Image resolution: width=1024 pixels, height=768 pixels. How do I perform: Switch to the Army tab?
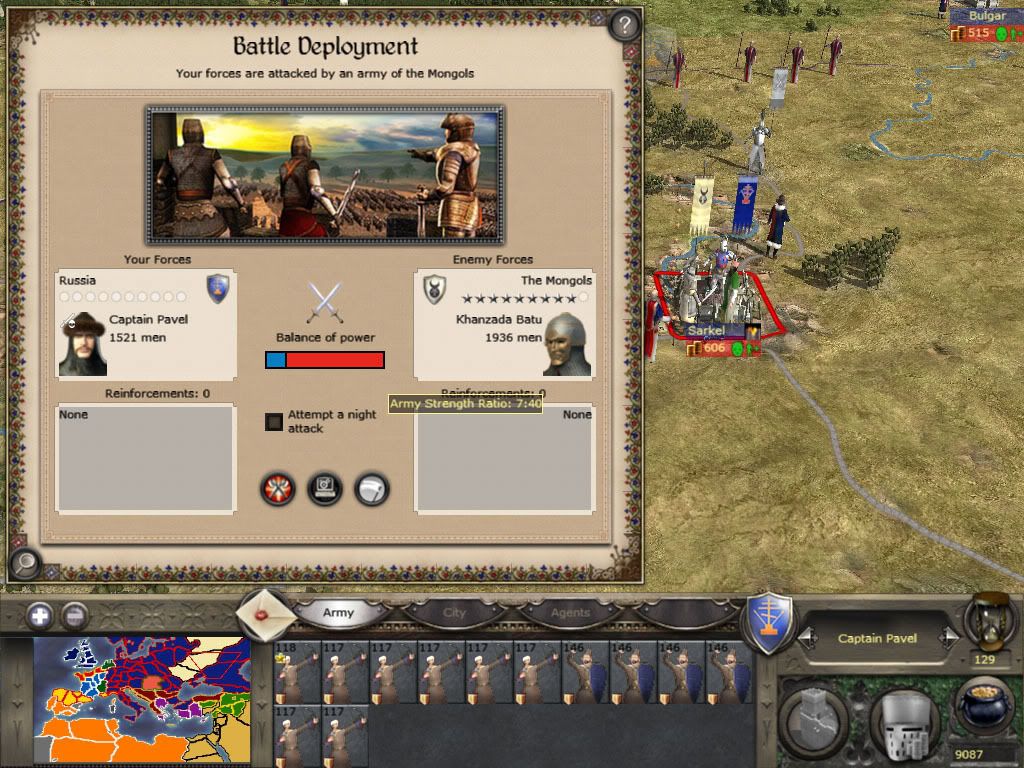point(338,613)
